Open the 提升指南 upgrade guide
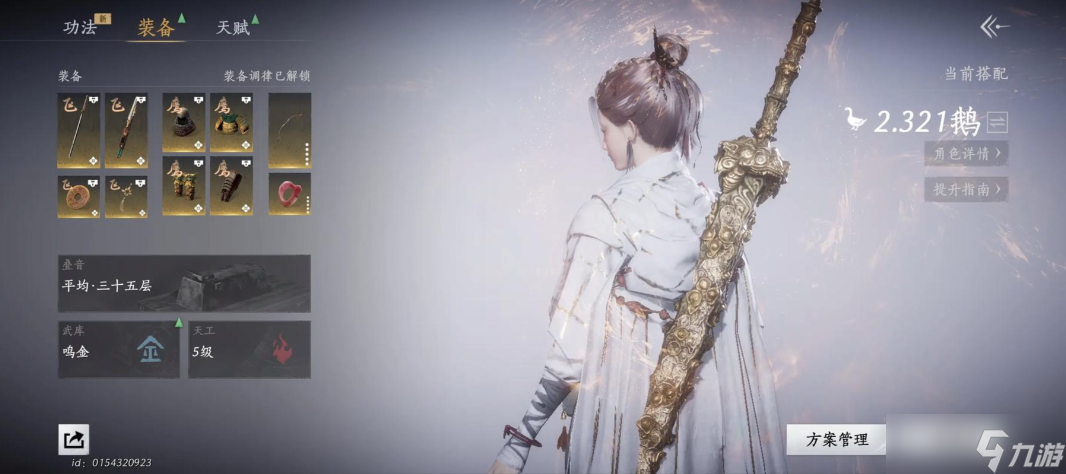 coord(965,189)
